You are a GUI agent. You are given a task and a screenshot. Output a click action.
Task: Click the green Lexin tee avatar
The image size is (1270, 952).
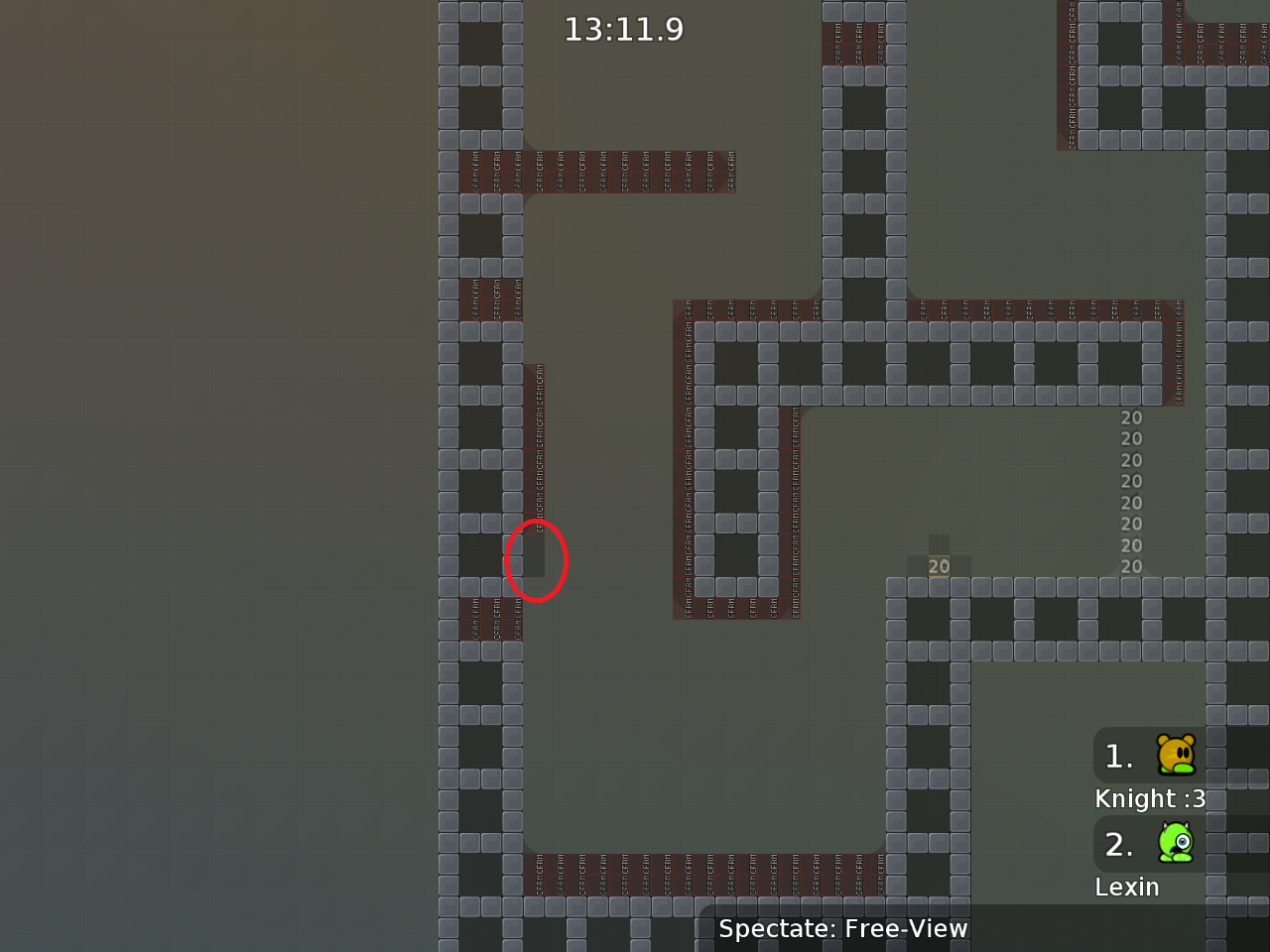1175,844
